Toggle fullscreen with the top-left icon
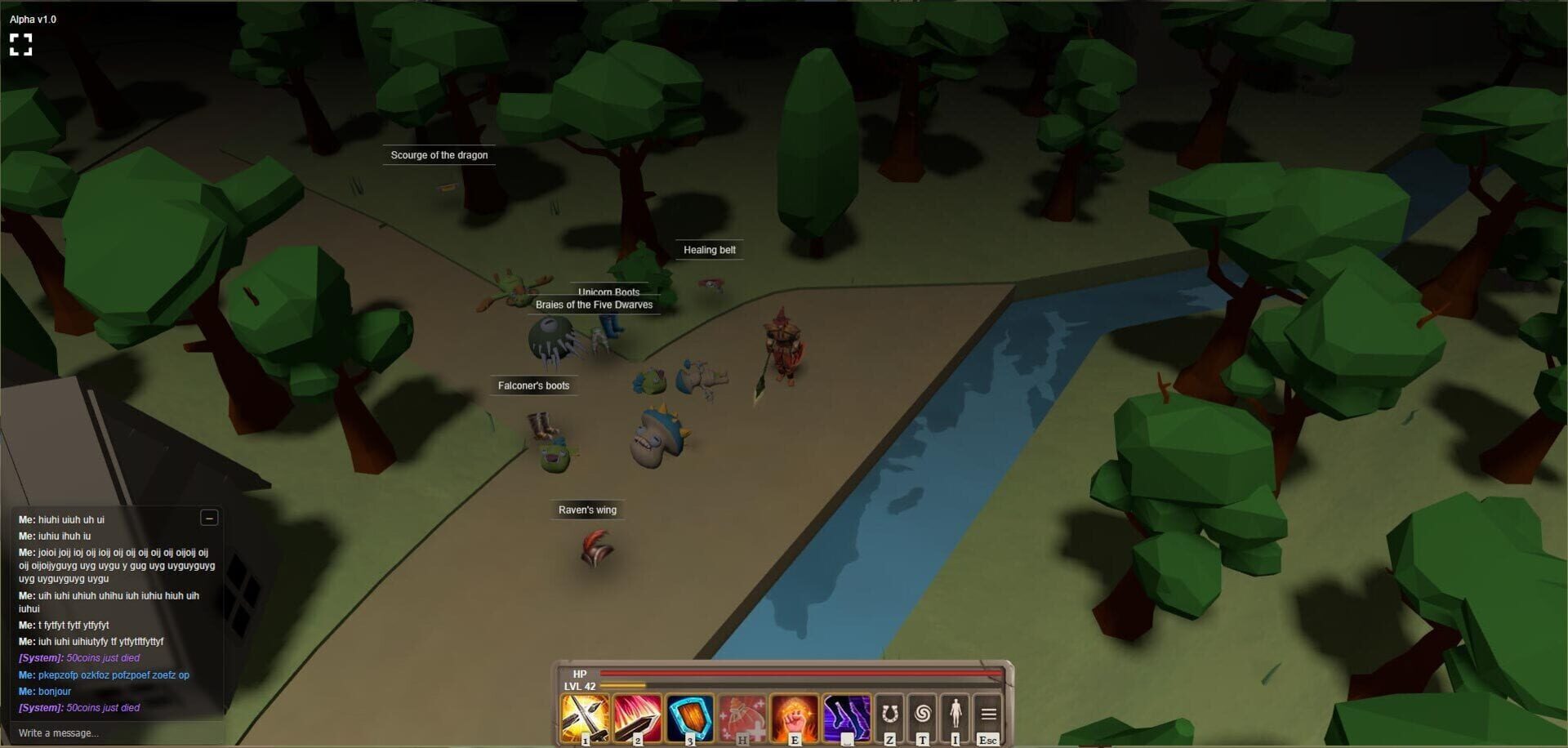Viewport: 1568px width, 748px height. tap(22, 45)
